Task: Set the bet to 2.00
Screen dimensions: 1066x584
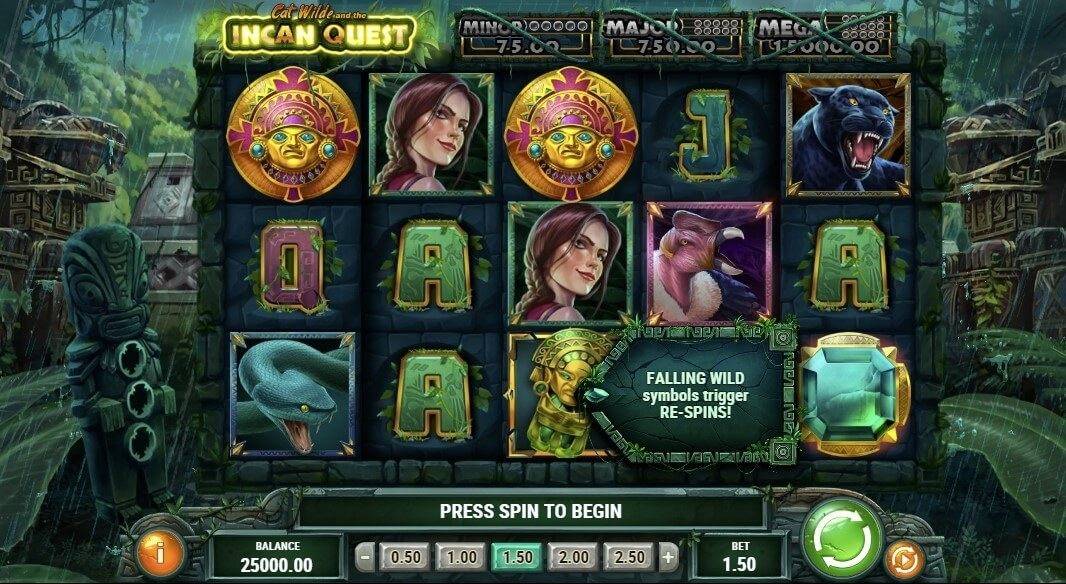Action: pos(574,557)
